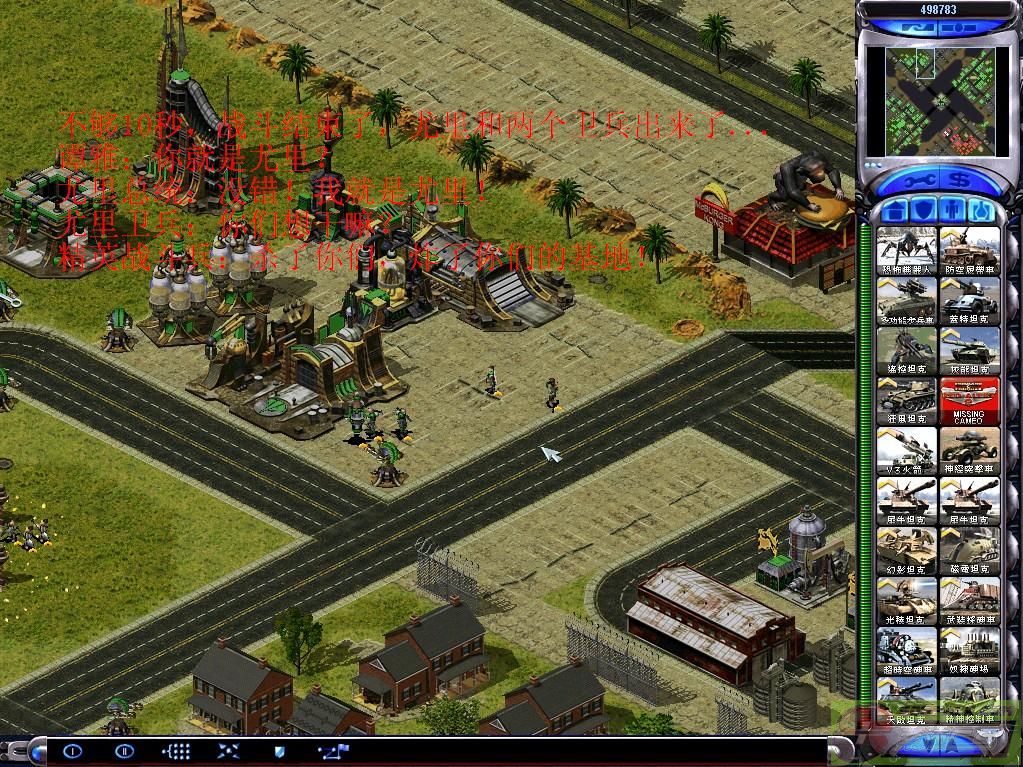Queue the Flak Track (防空履带车)
The height and width of the screenshot is (767, 1023).
[969, 250]
